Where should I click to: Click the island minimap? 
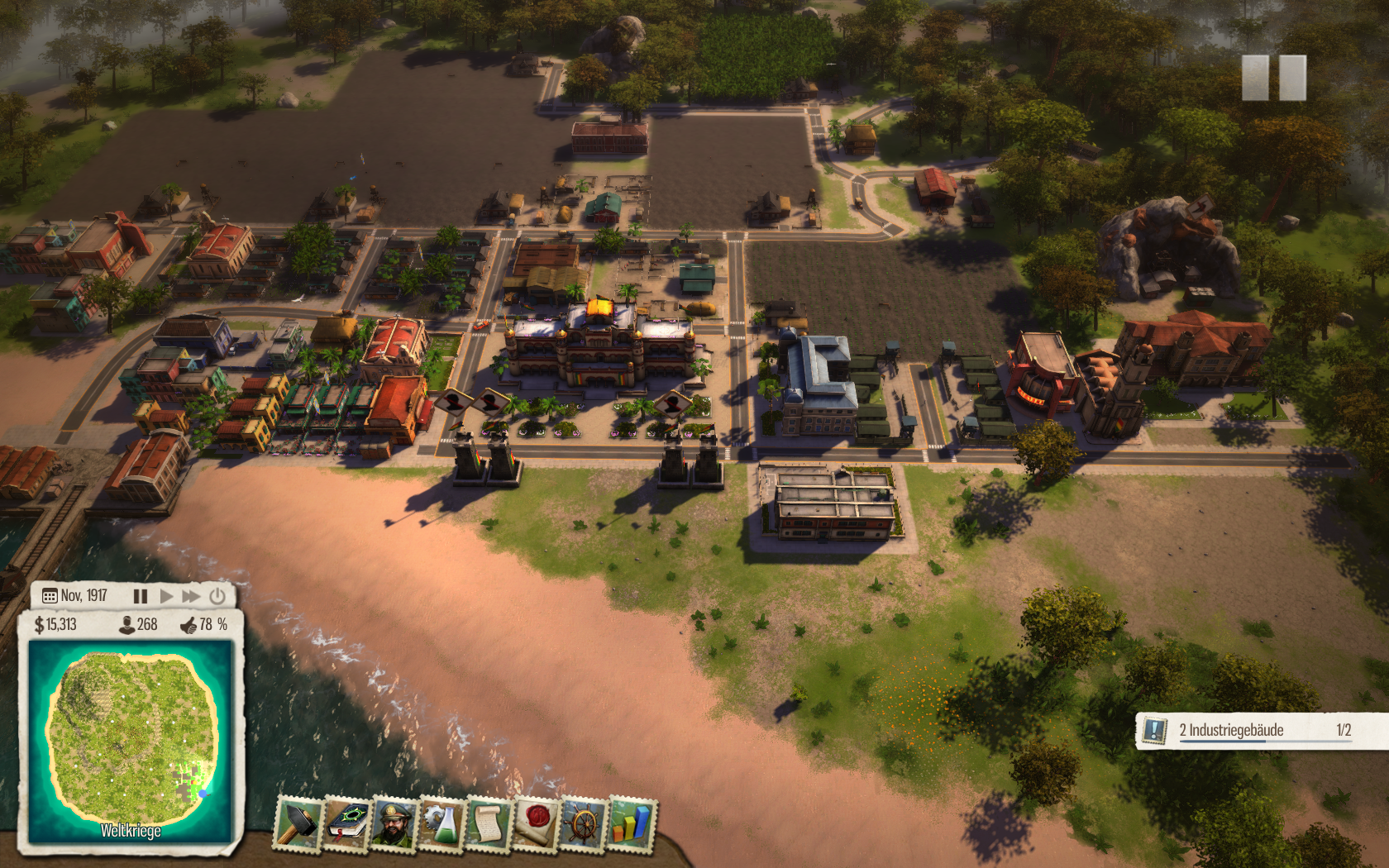[131, 740]
